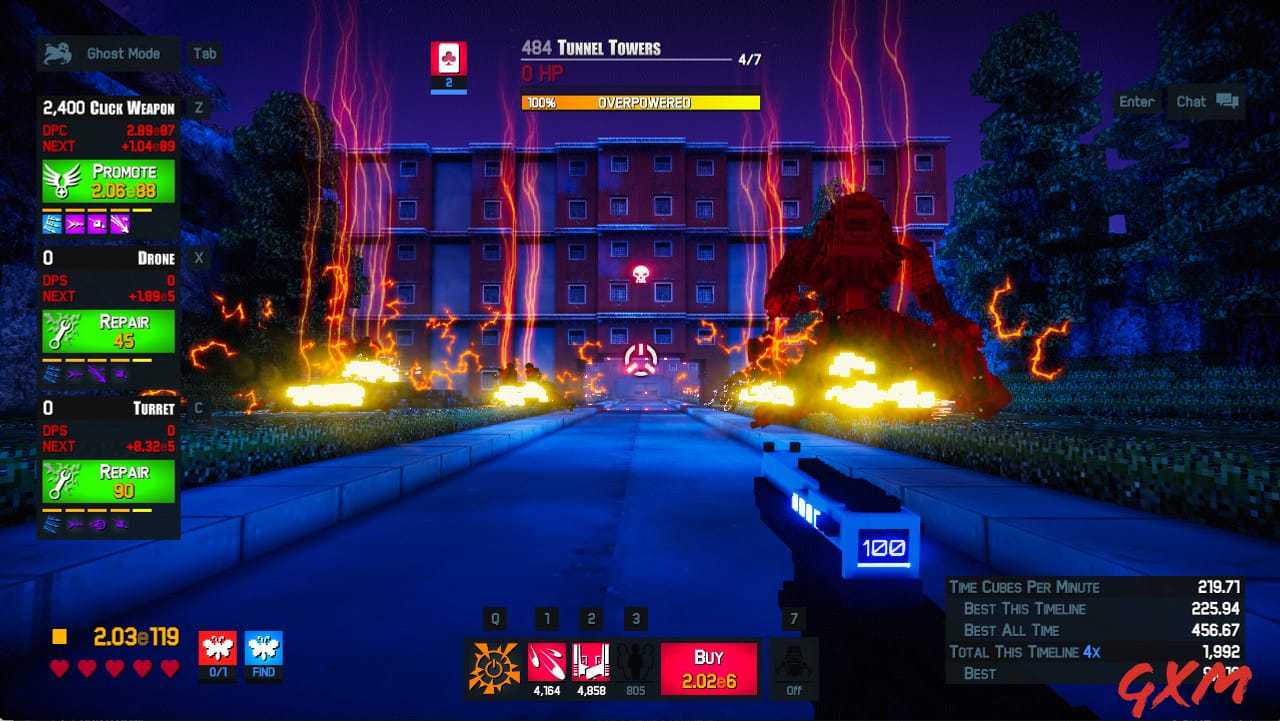Select the first upgrade icon under Click Weapon
Screen dimensions: 1280x721
(x=53, y=222)
